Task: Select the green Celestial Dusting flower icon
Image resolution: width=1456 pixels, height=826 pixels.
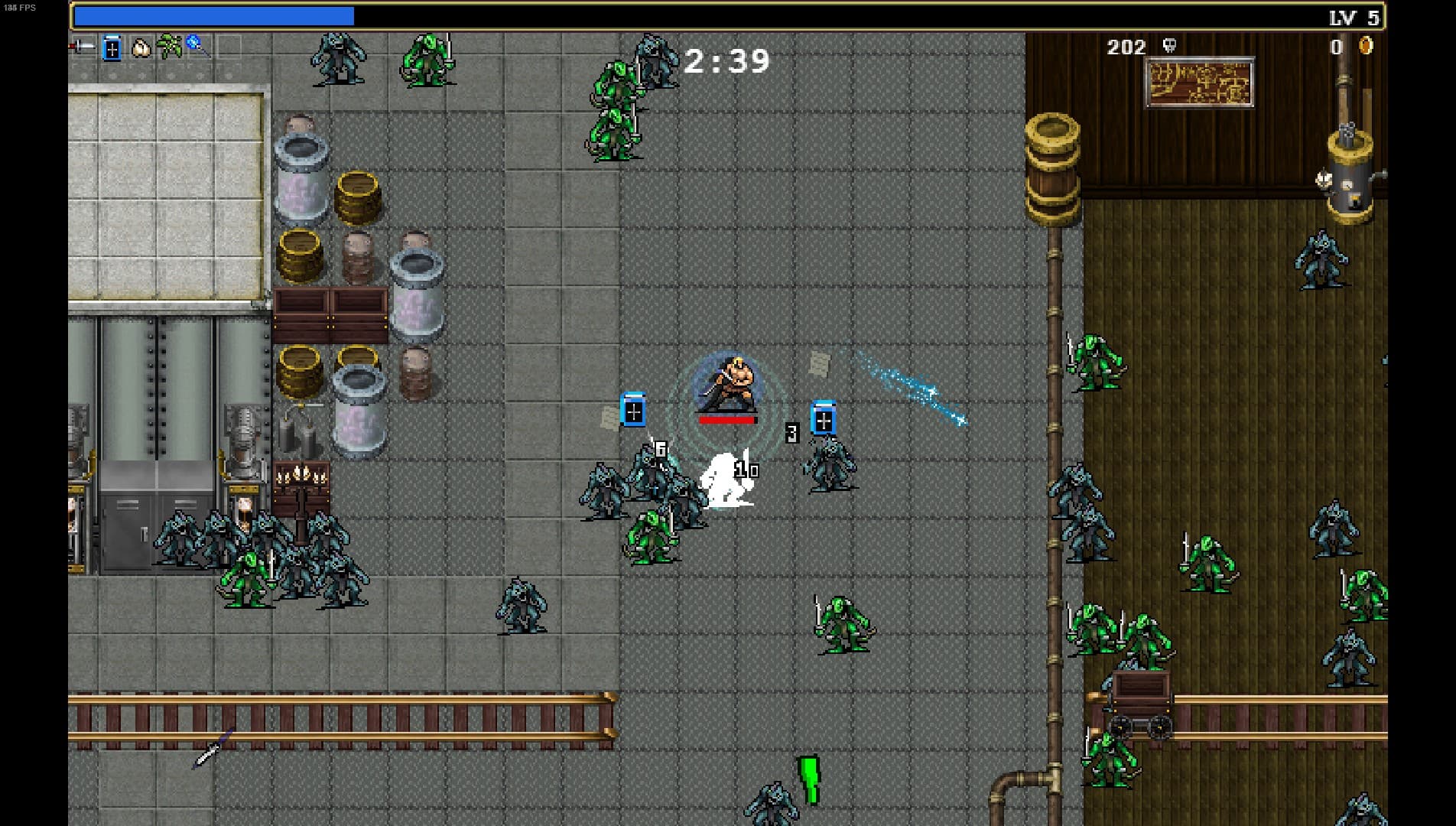Action: (x=169, y=47)
